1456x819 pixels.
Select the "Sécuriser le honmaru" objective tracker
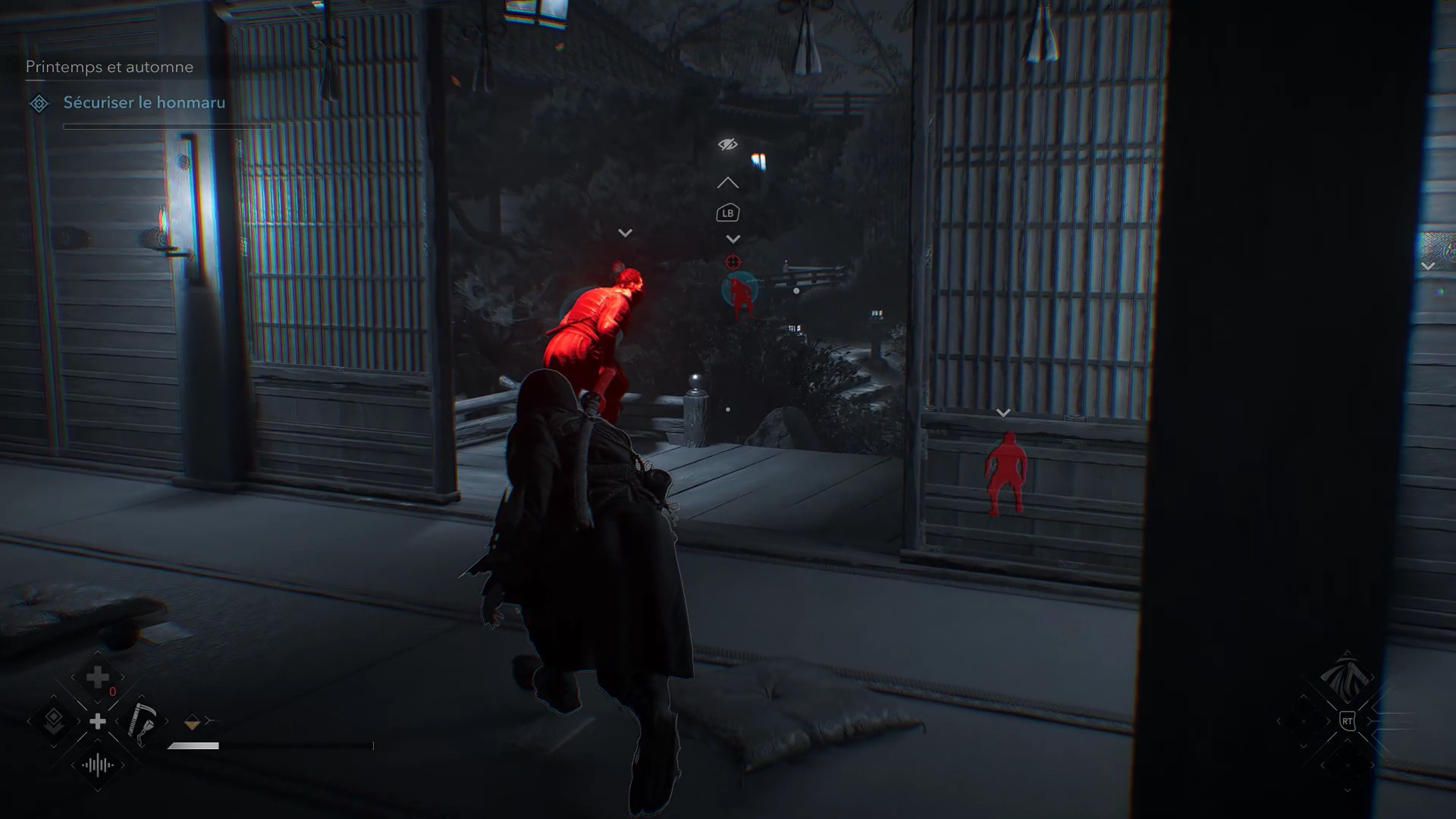click(144, 103)
